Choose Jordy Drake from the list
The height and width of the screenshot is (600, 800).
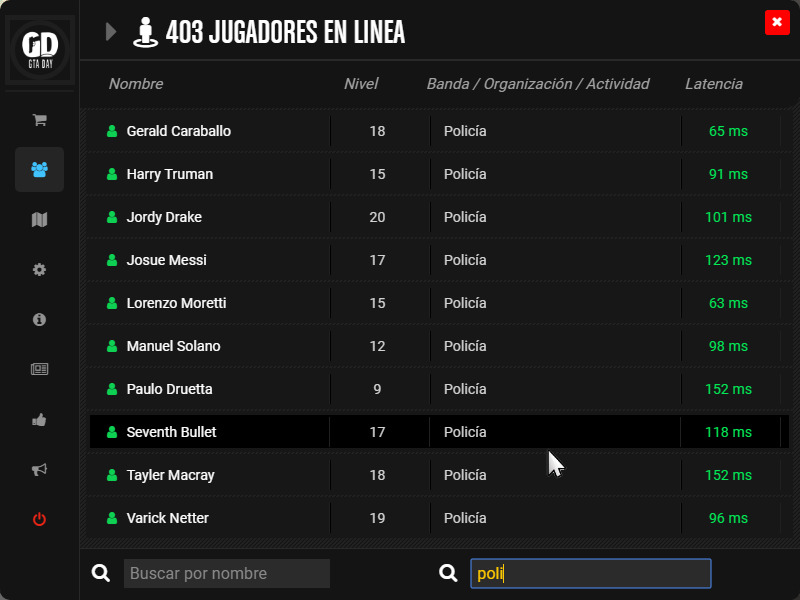[x=164, y=217]
